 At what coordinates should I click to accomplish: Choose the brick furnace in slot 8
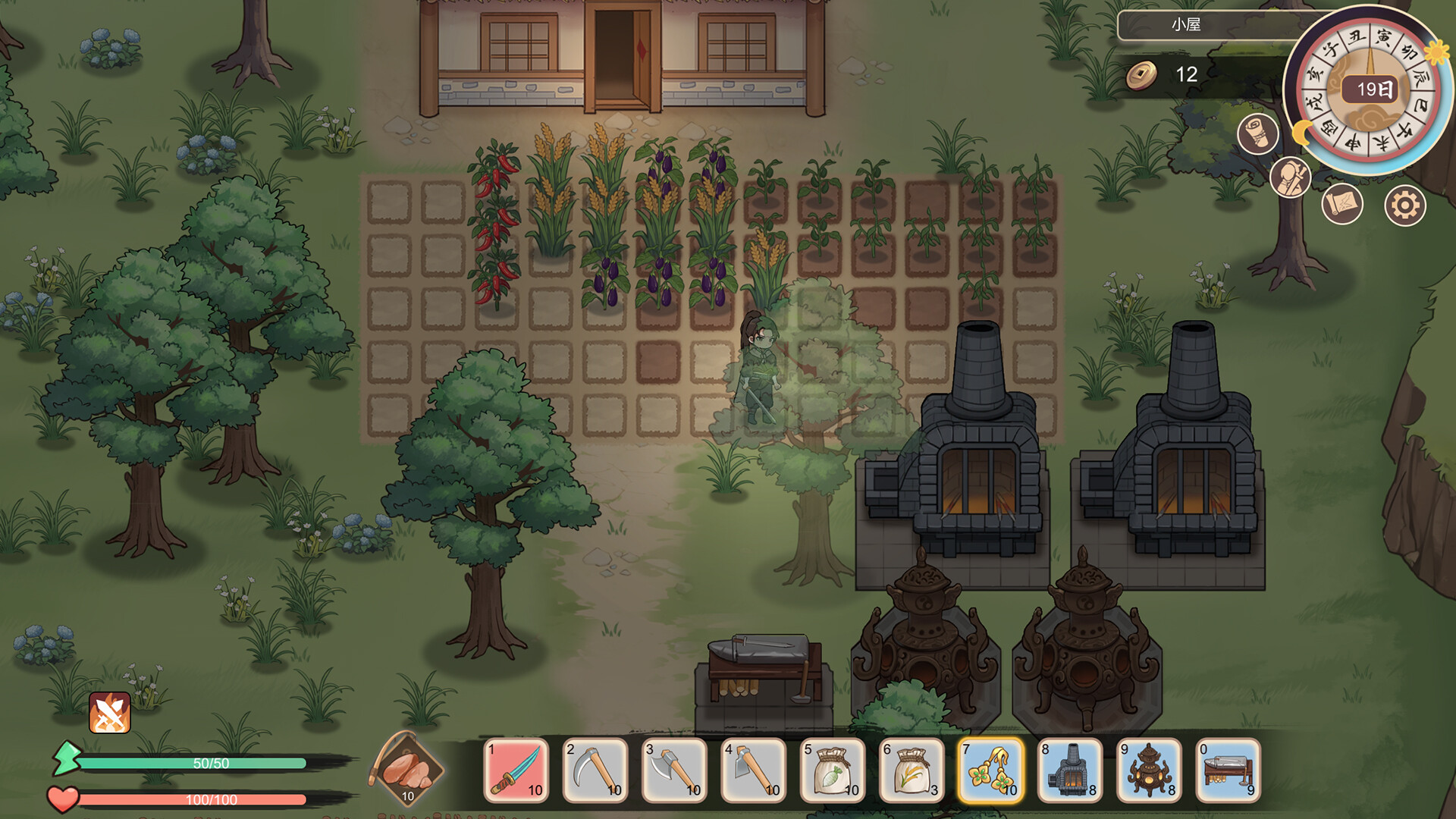(1070, 770)
